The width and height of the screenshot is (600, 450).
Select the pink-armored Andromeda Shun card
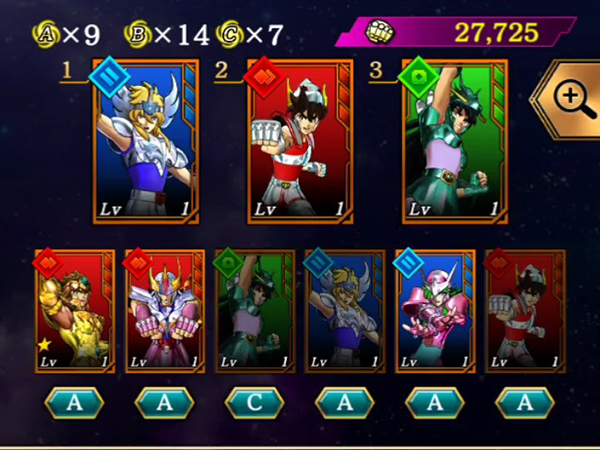(435, 312)
